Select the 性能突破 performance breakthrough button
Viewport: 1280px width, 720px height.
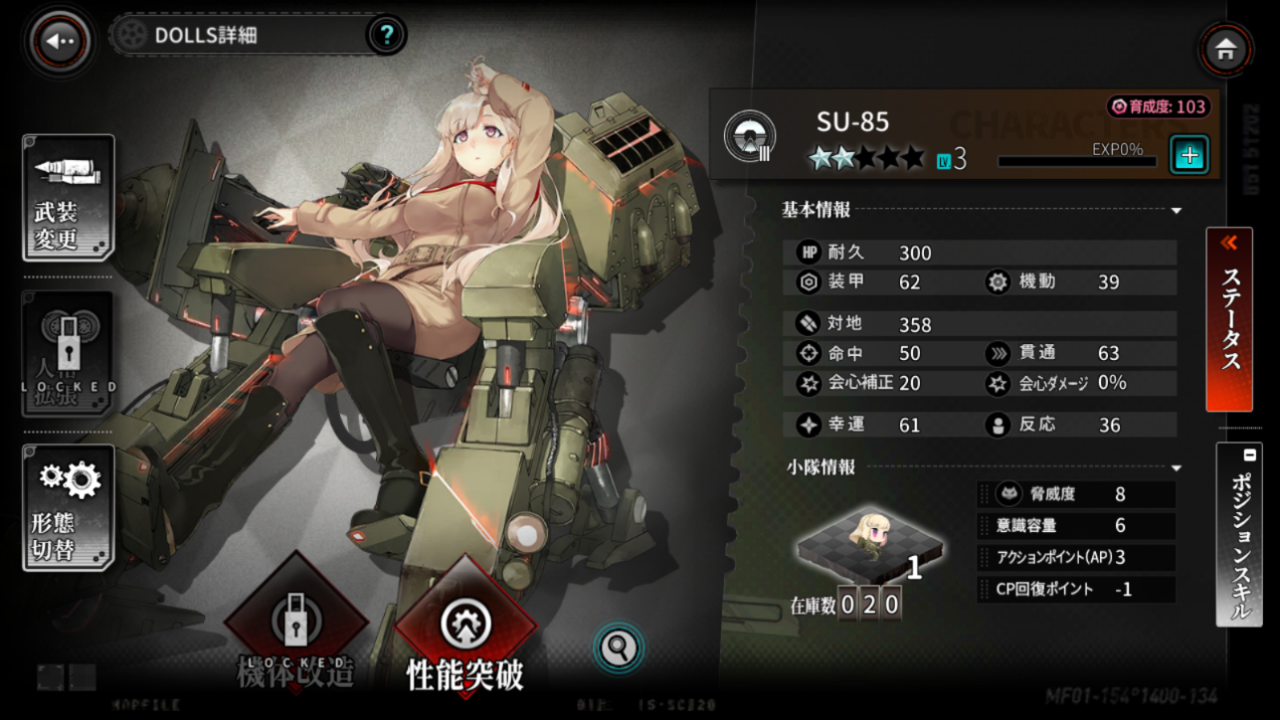click(466, 630)
